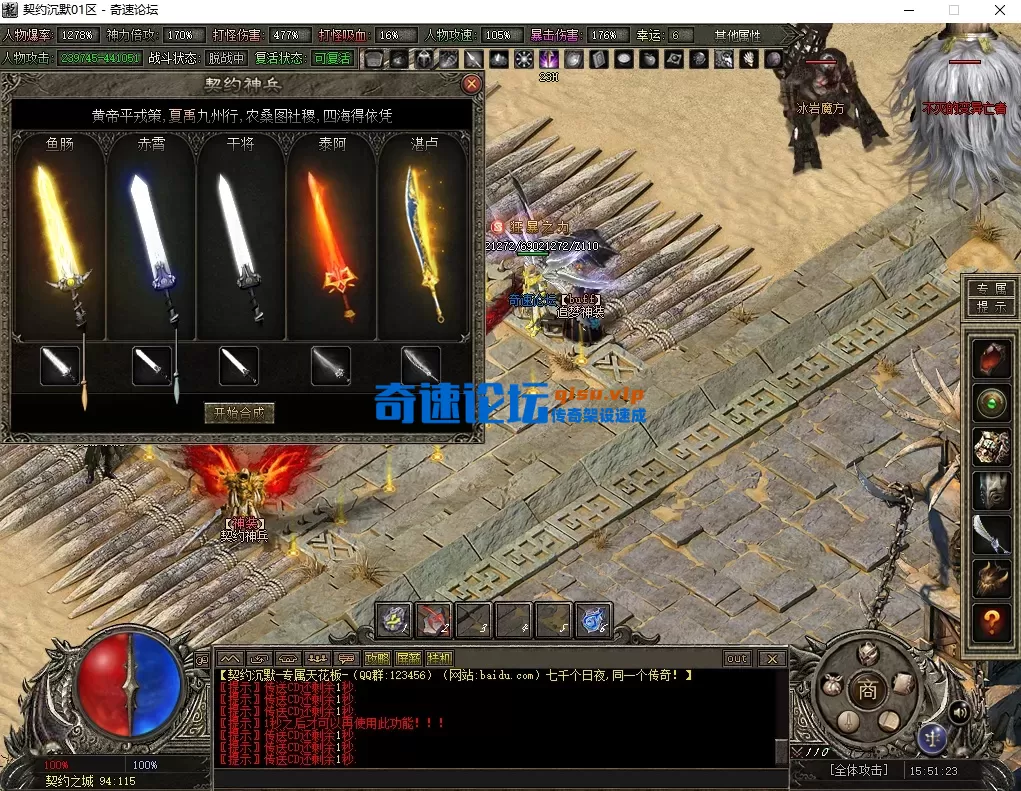Viewport: 1021px width, 791px height.
Task: Open the 商 shop button
Action: (867, 689)
